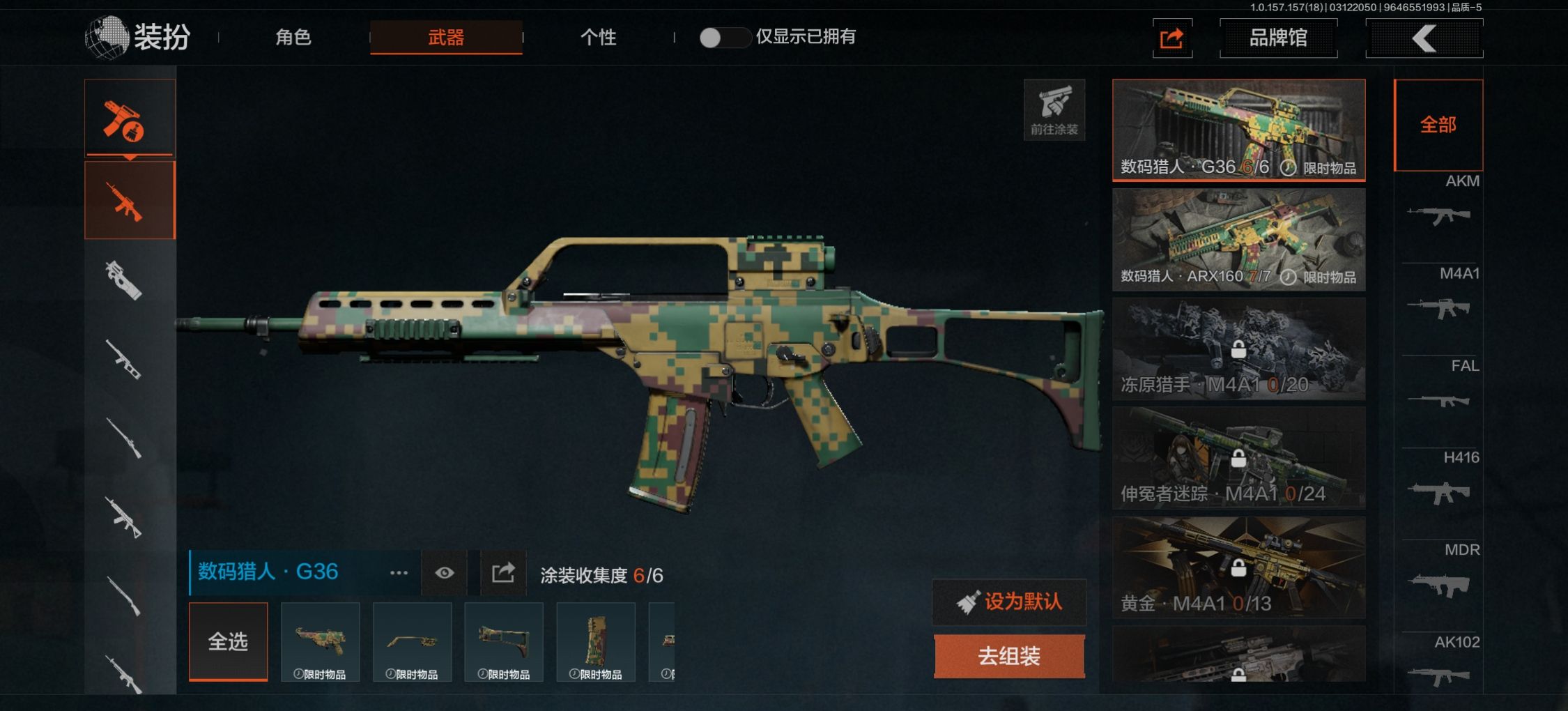Toggle the eye preview icon

point(444,573)
